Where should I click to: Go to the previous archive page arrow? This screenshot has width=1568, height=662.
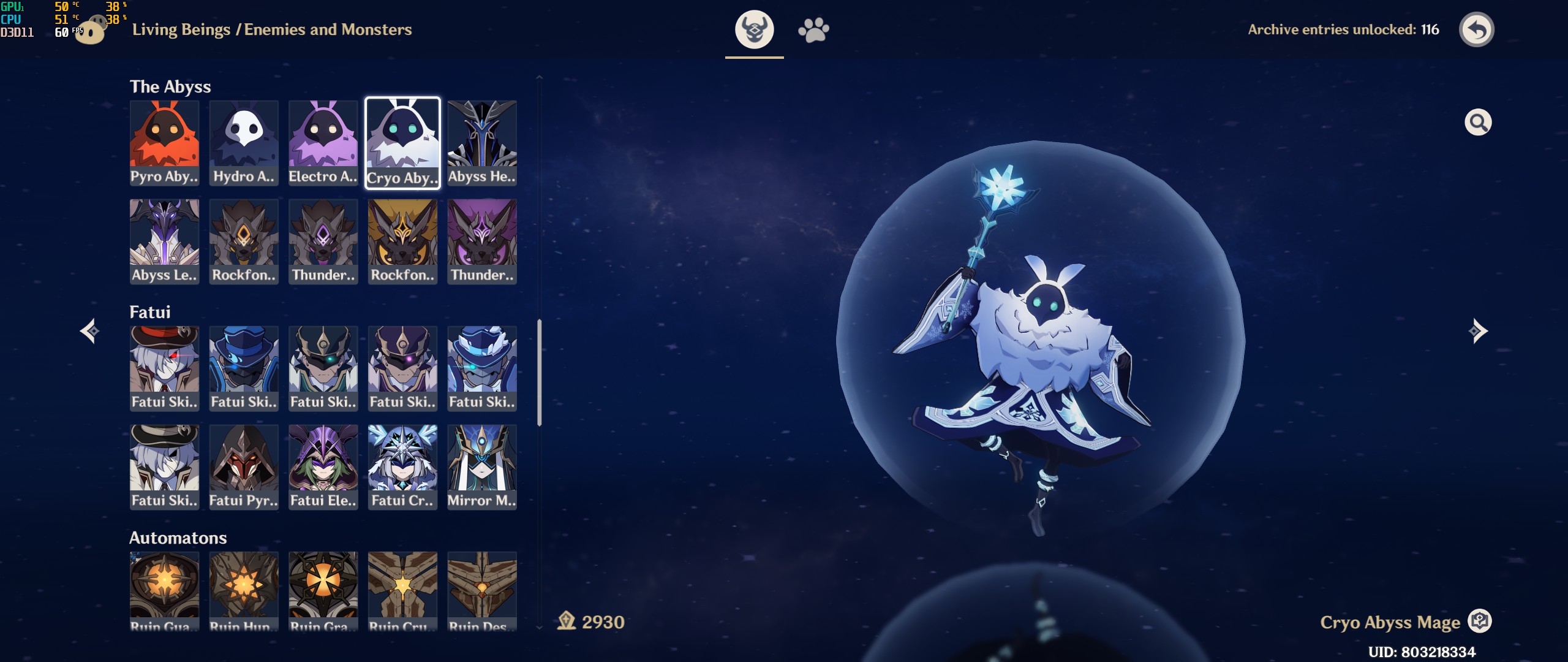[x=90, y=331]
